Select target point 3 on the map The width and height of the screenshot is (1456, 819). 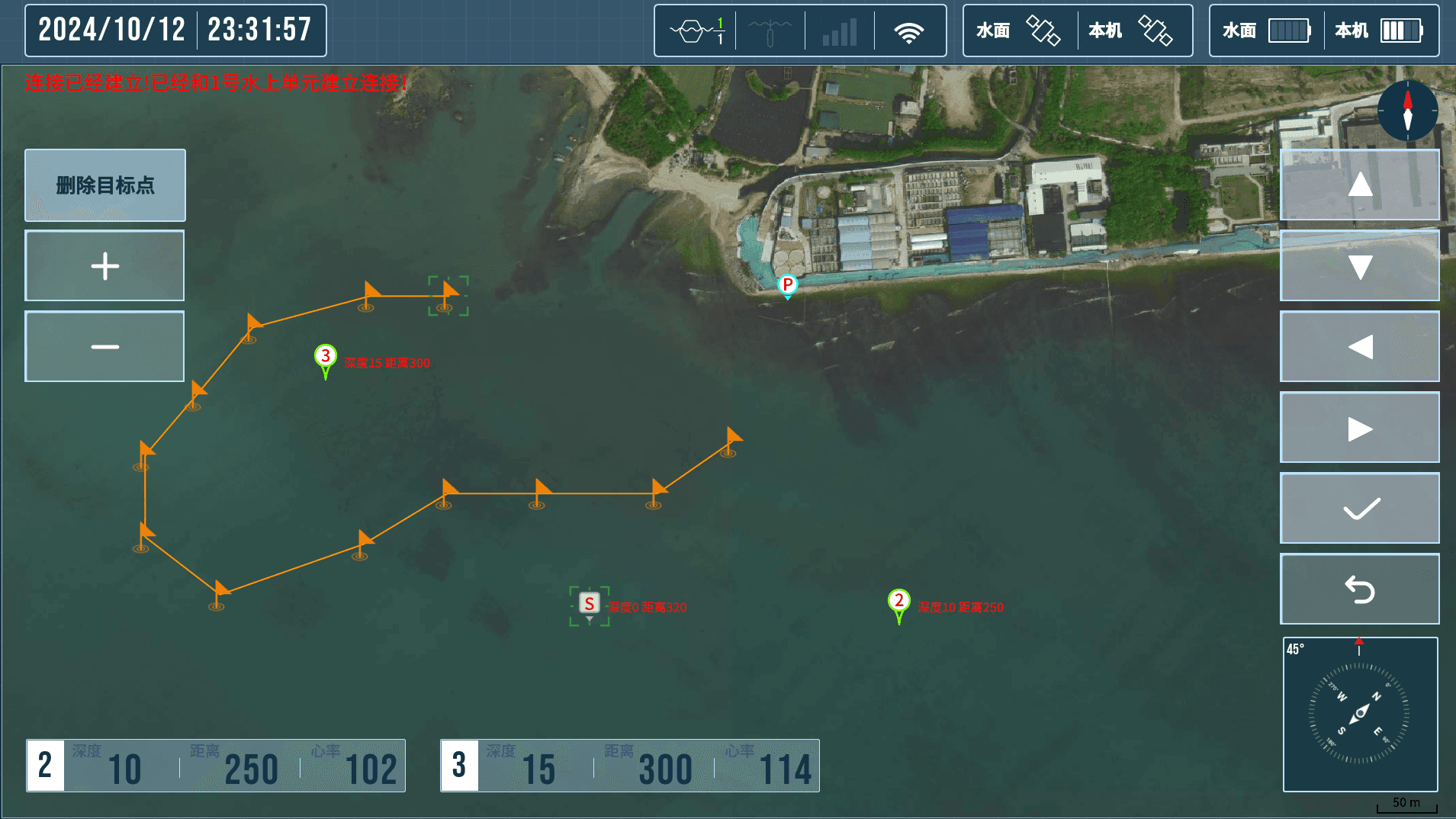324,357
